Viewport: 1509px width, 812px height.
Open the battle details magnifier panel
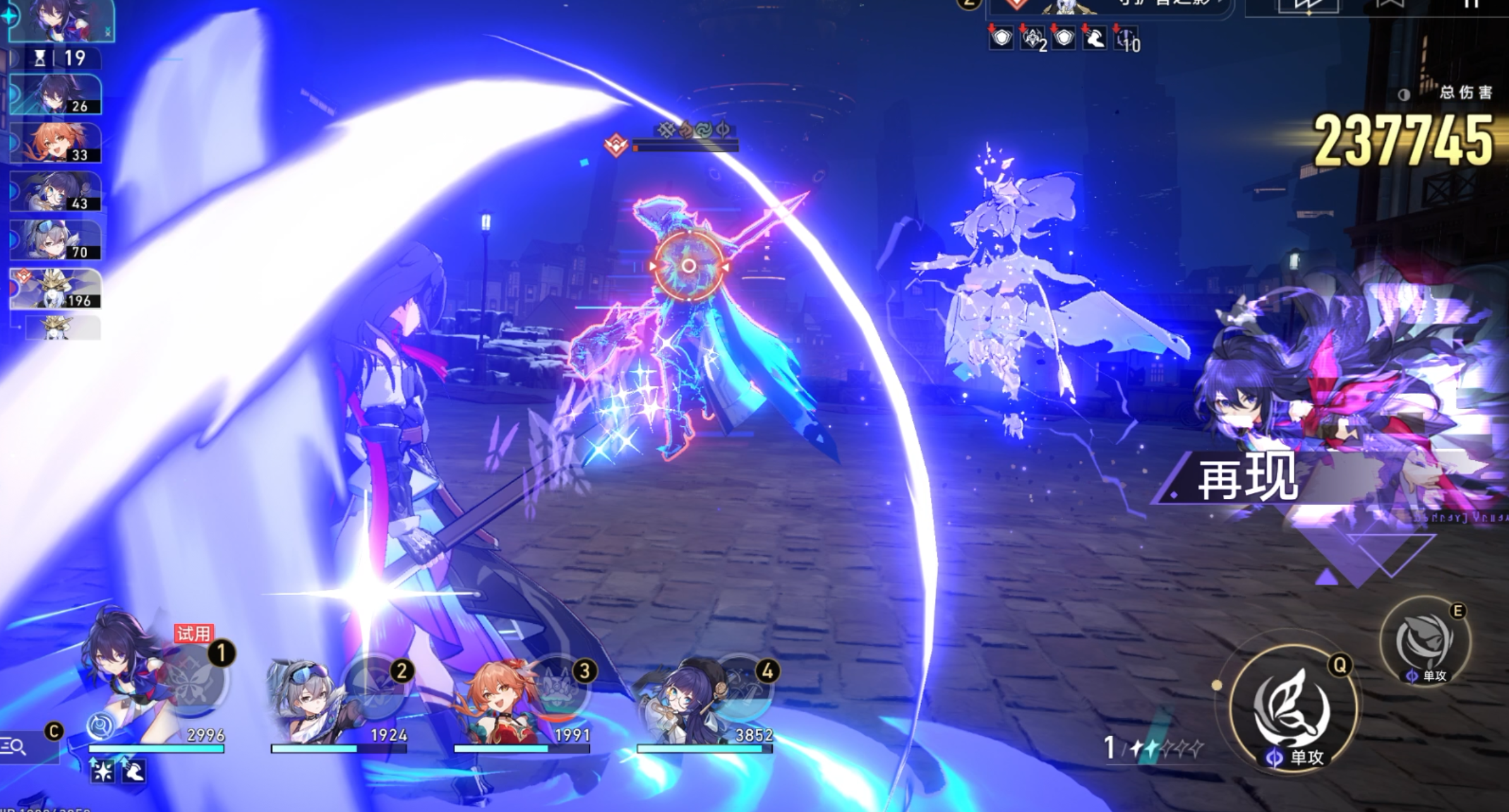15,747
